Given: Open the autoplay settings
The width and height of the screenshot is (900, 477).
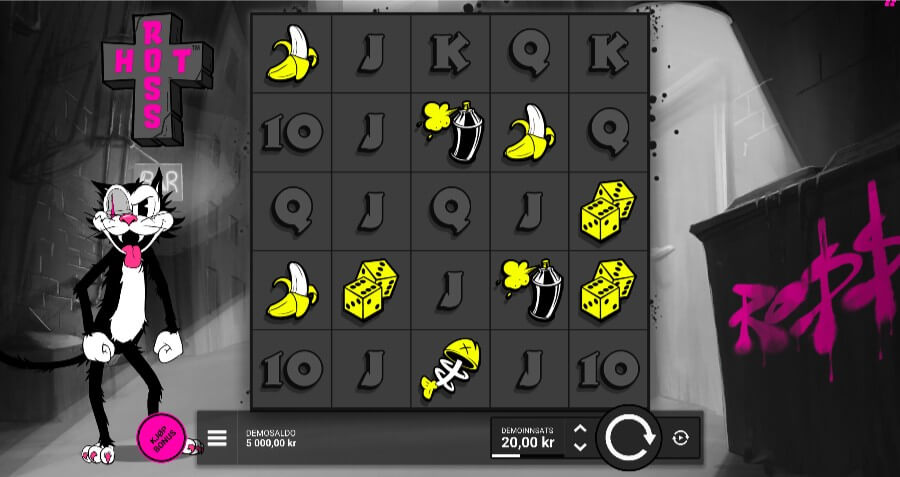Looking at the screenshot, I should pyautogui.click(x=682, y=437).
